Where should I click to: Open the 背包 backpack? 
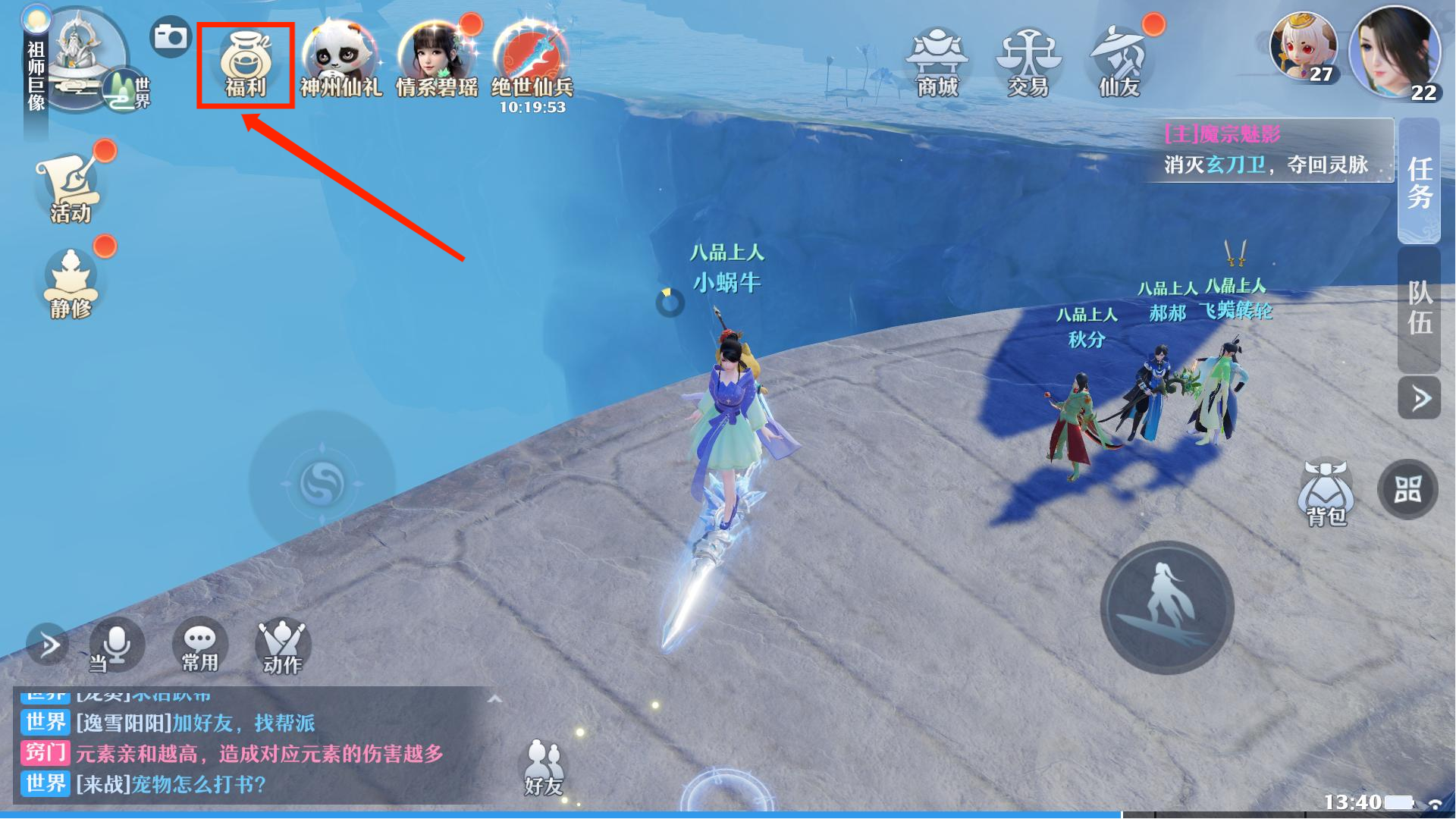(1326, 493)
